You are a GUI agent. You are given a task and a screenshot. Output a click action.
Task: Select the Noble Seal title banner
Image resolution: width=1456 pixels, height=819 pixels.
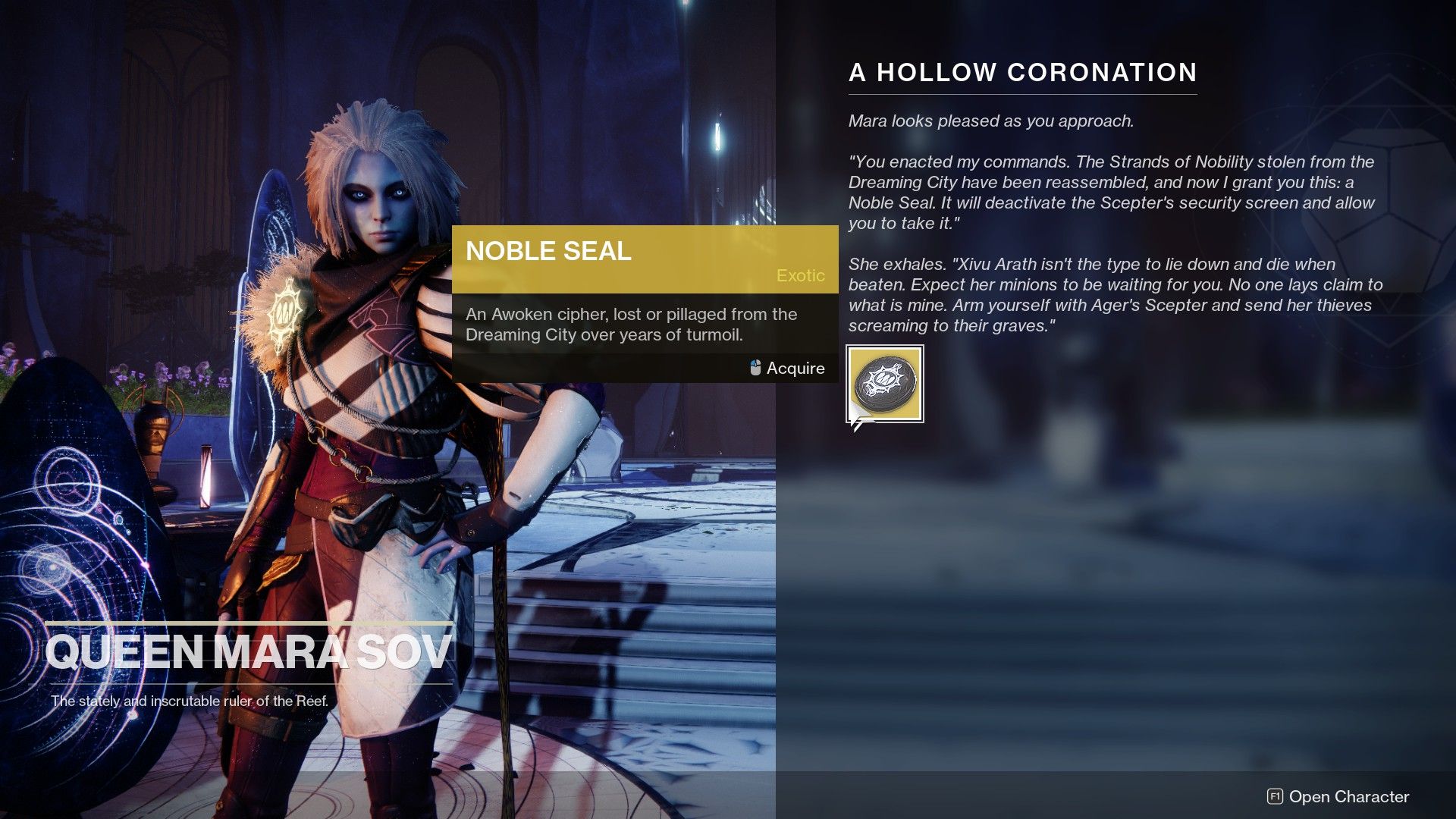[x=549, y=251]
